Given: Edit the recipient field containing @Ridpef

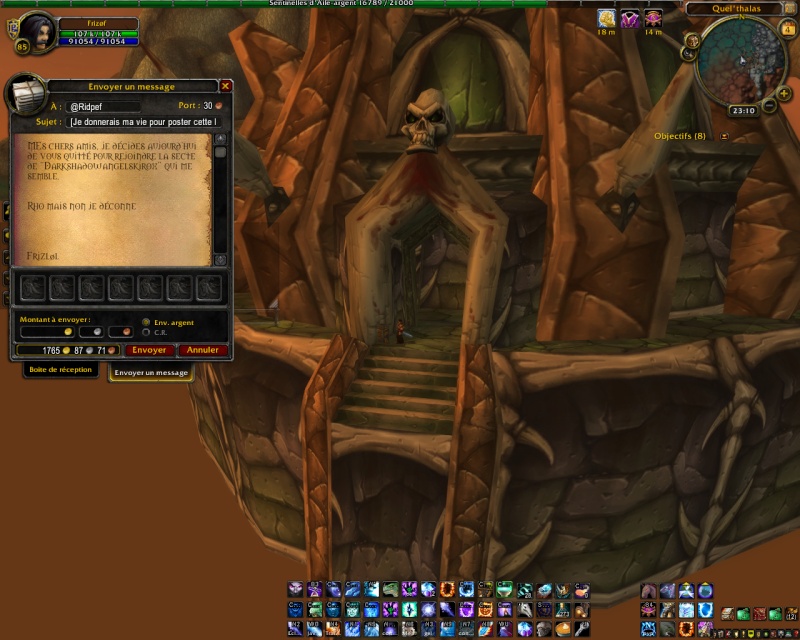Looking at the screenshot, I should point(103,105).
